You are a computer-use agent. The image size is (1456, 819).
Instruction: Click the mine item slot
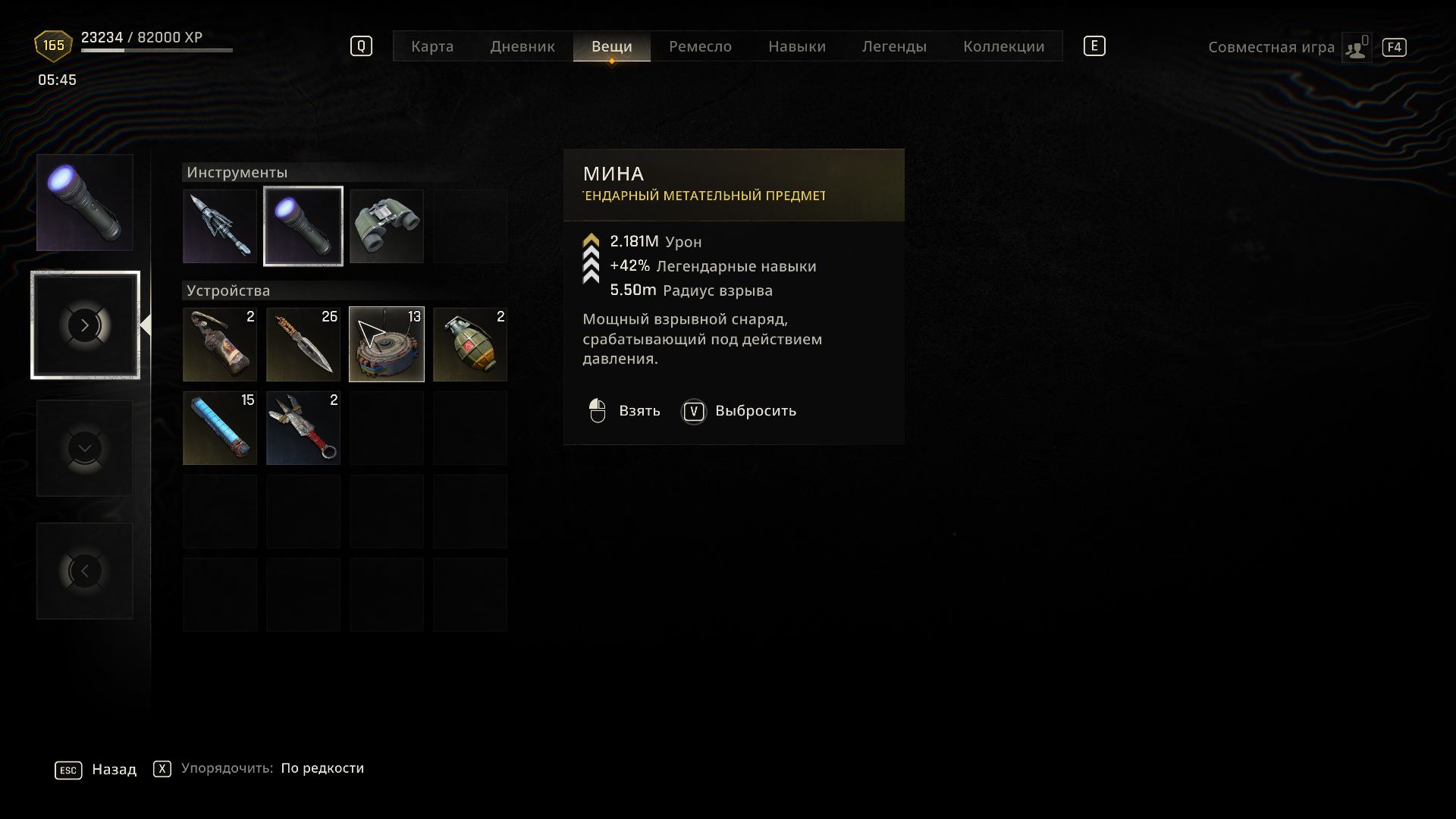[x=387, y=344]
